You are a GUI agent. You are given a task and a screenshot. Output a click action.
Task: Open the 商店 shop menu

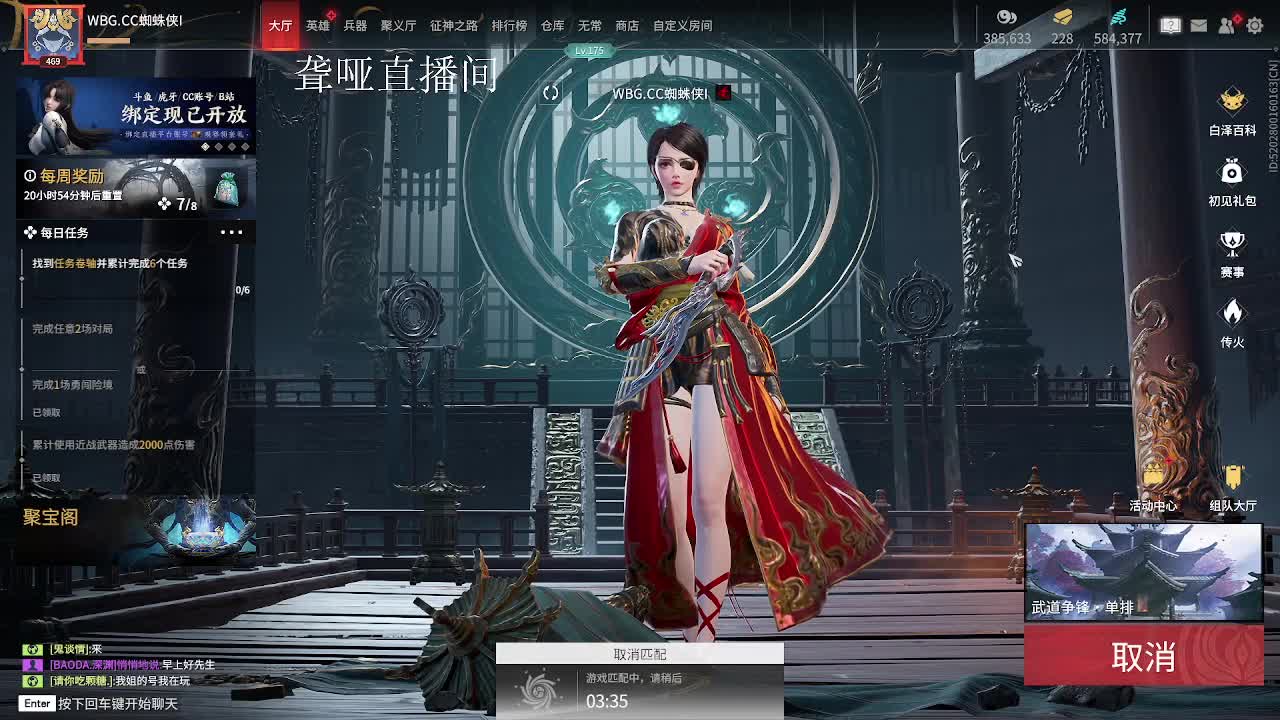626,25
